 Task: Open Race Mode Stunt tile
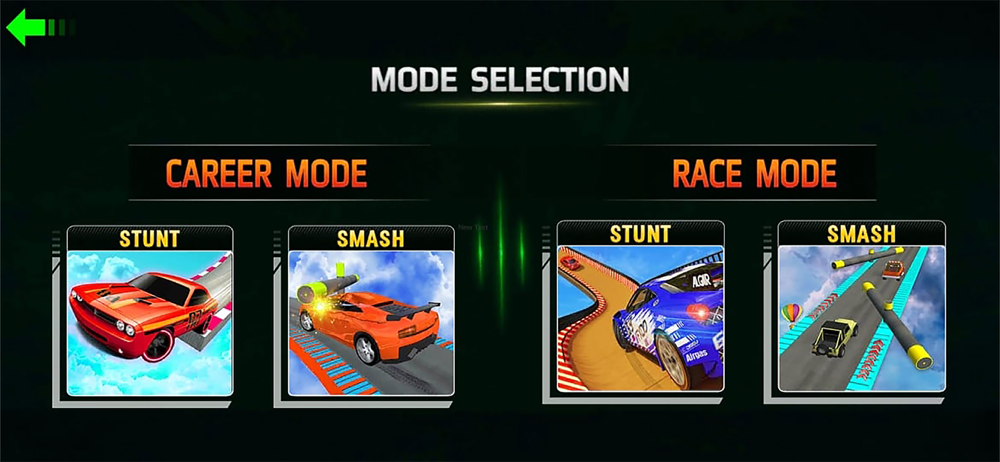point(640,312)
